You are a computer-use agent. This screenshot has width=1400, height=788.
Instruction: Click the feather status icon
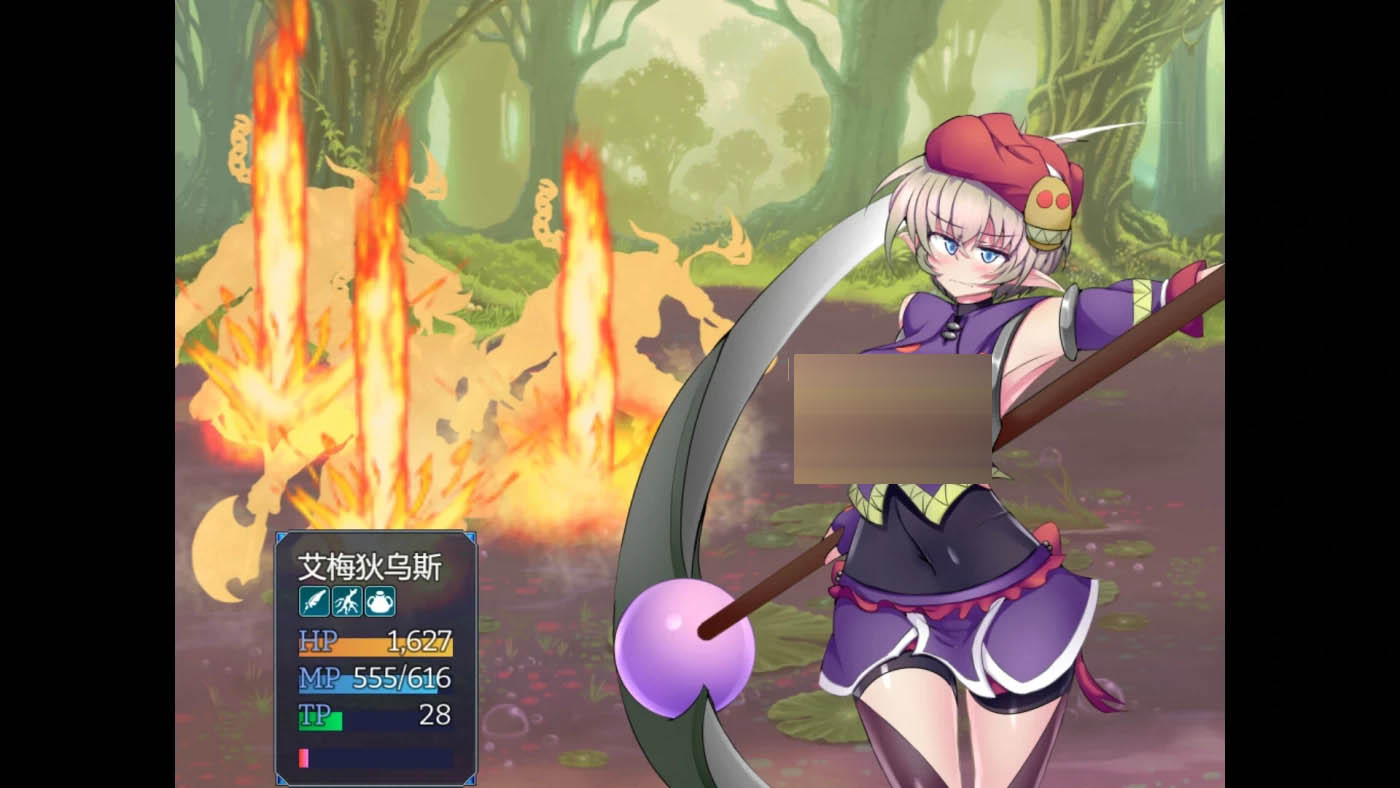point(314,601)
